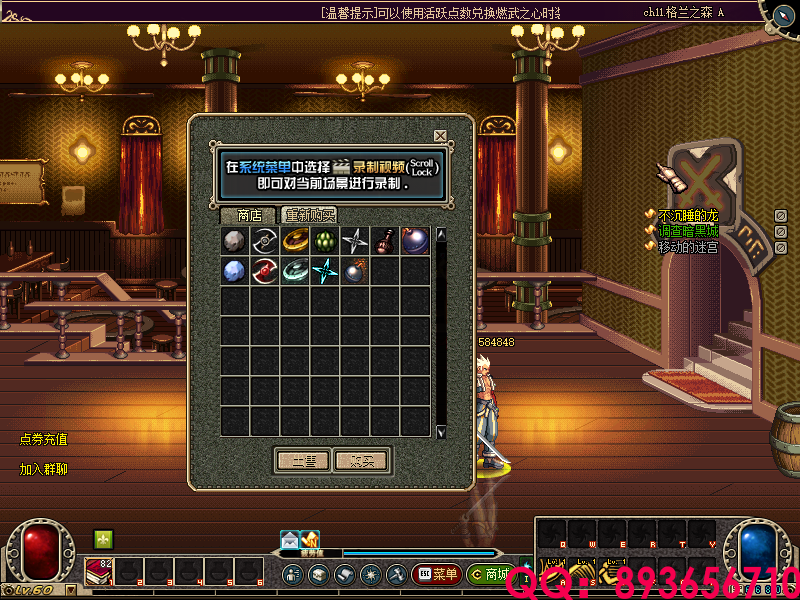This screenshot has height=600, width=800.
Task: Click the 出售 sell button
Action: click(x=302, y=461)
